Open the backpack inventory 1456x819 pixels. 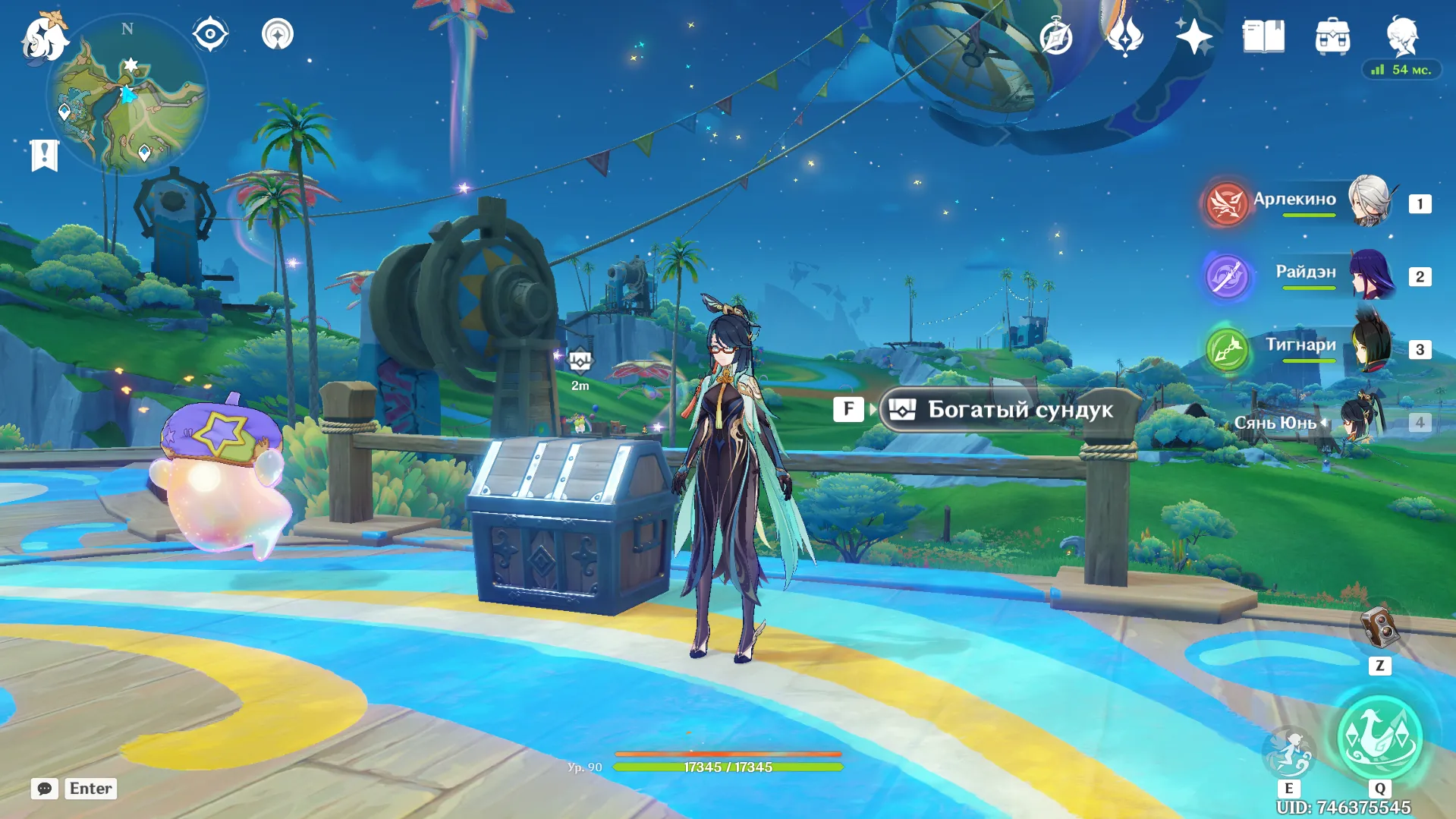(1332, 37)
